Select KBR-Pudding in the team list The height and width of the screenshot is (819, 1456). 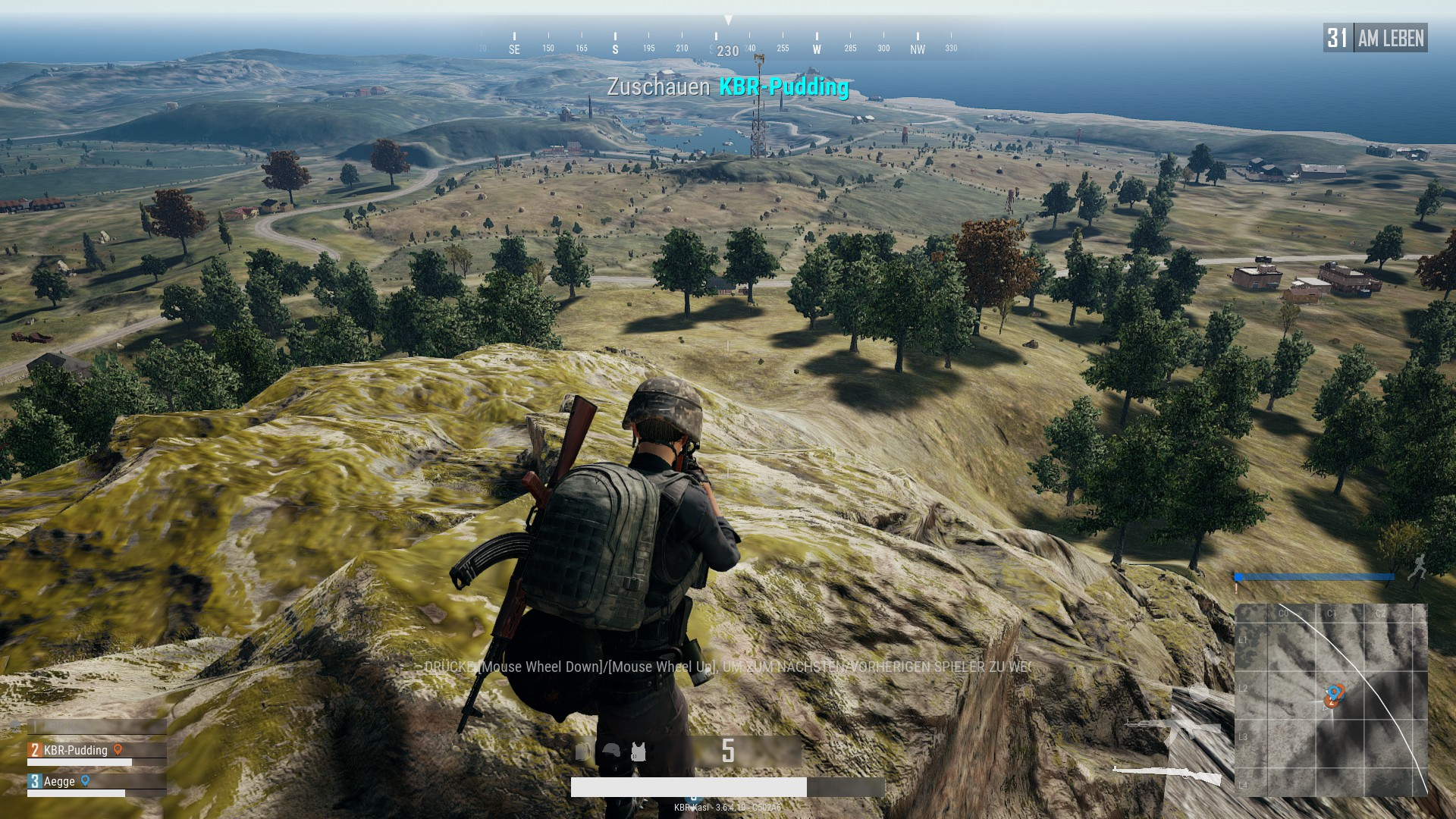click(75, 750)
